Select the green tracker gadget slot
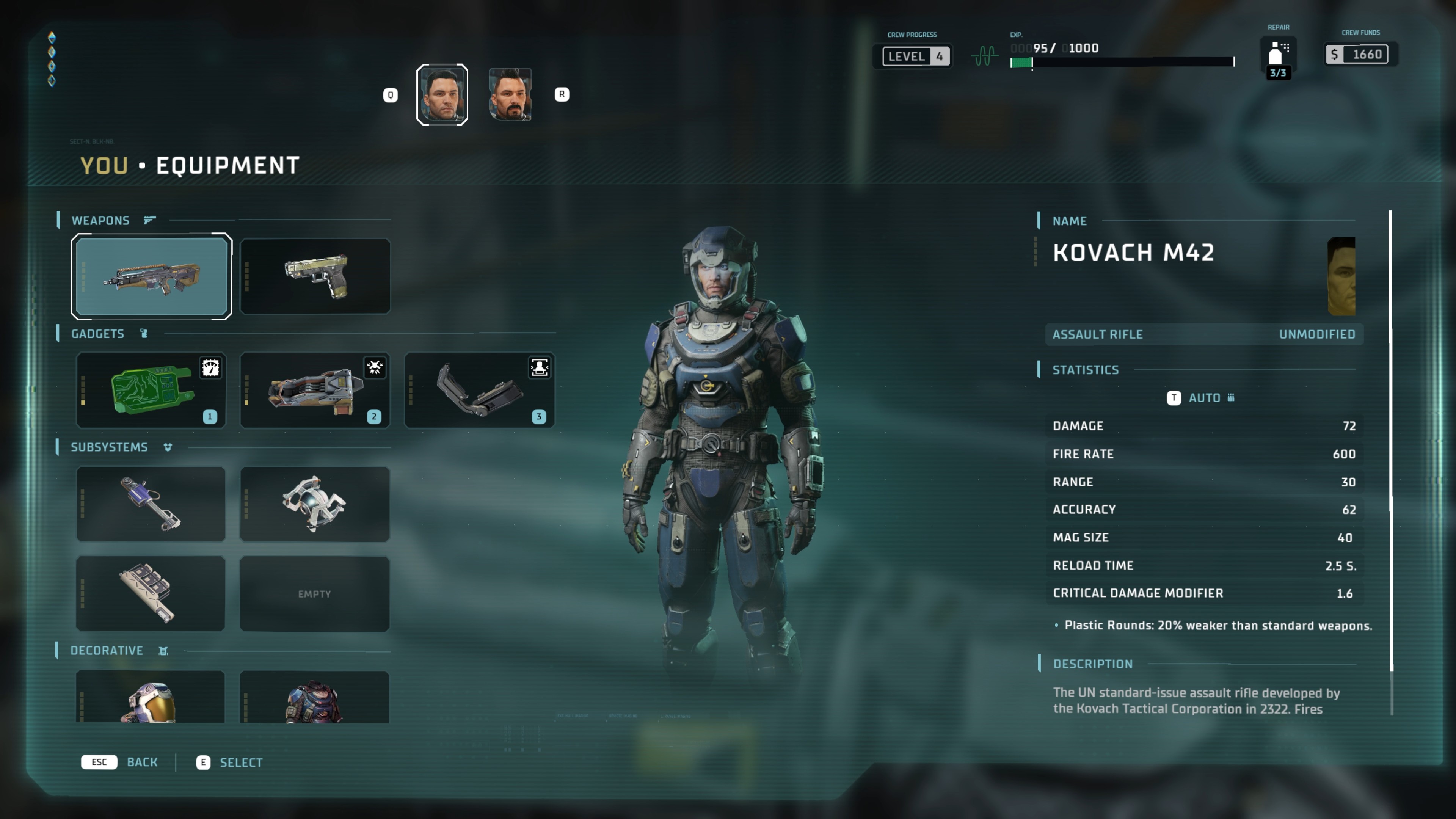 coord(151,390)
